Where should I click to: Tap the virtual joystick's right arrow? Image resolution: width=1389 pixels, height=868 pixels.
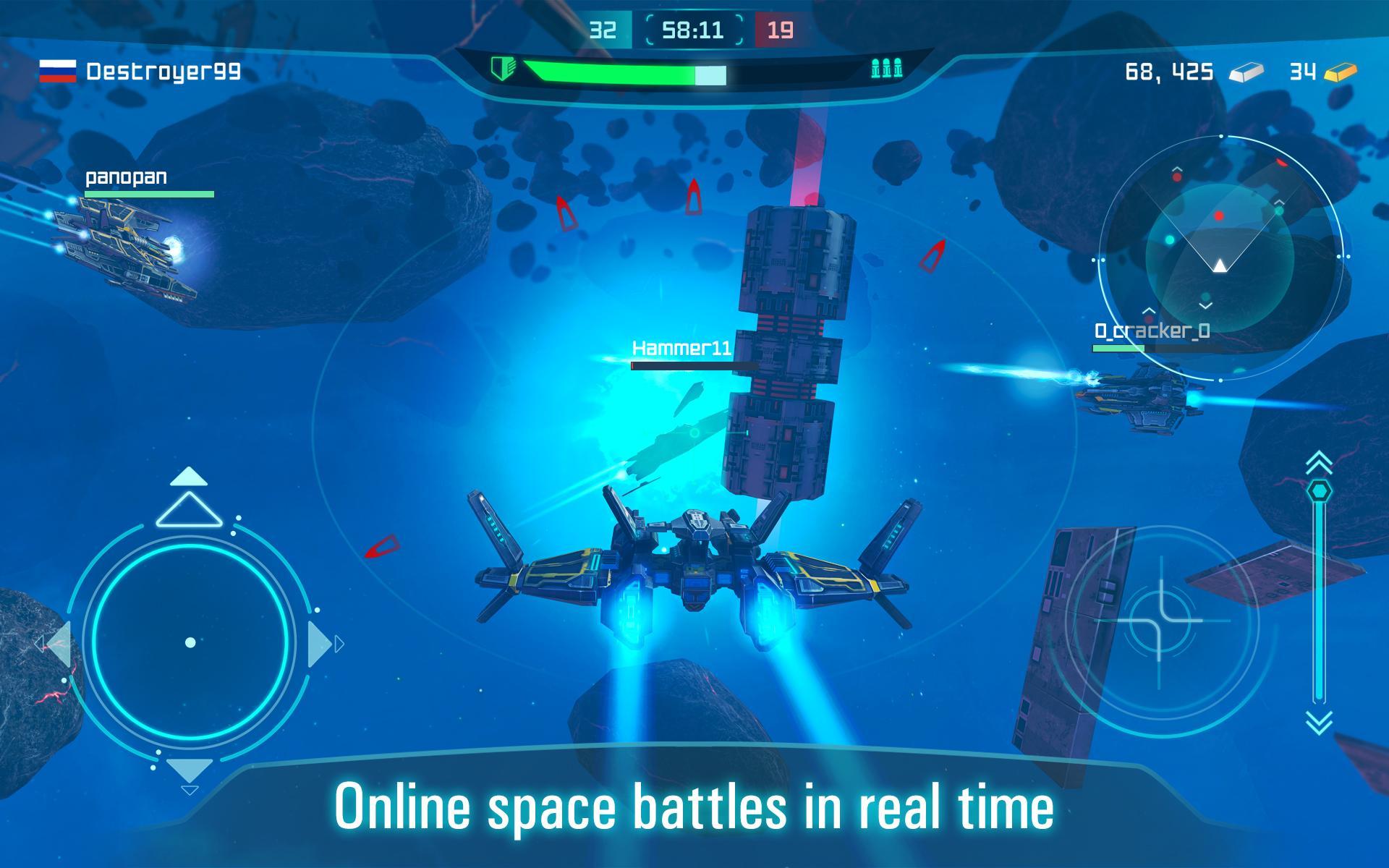(x=319, y=643)
